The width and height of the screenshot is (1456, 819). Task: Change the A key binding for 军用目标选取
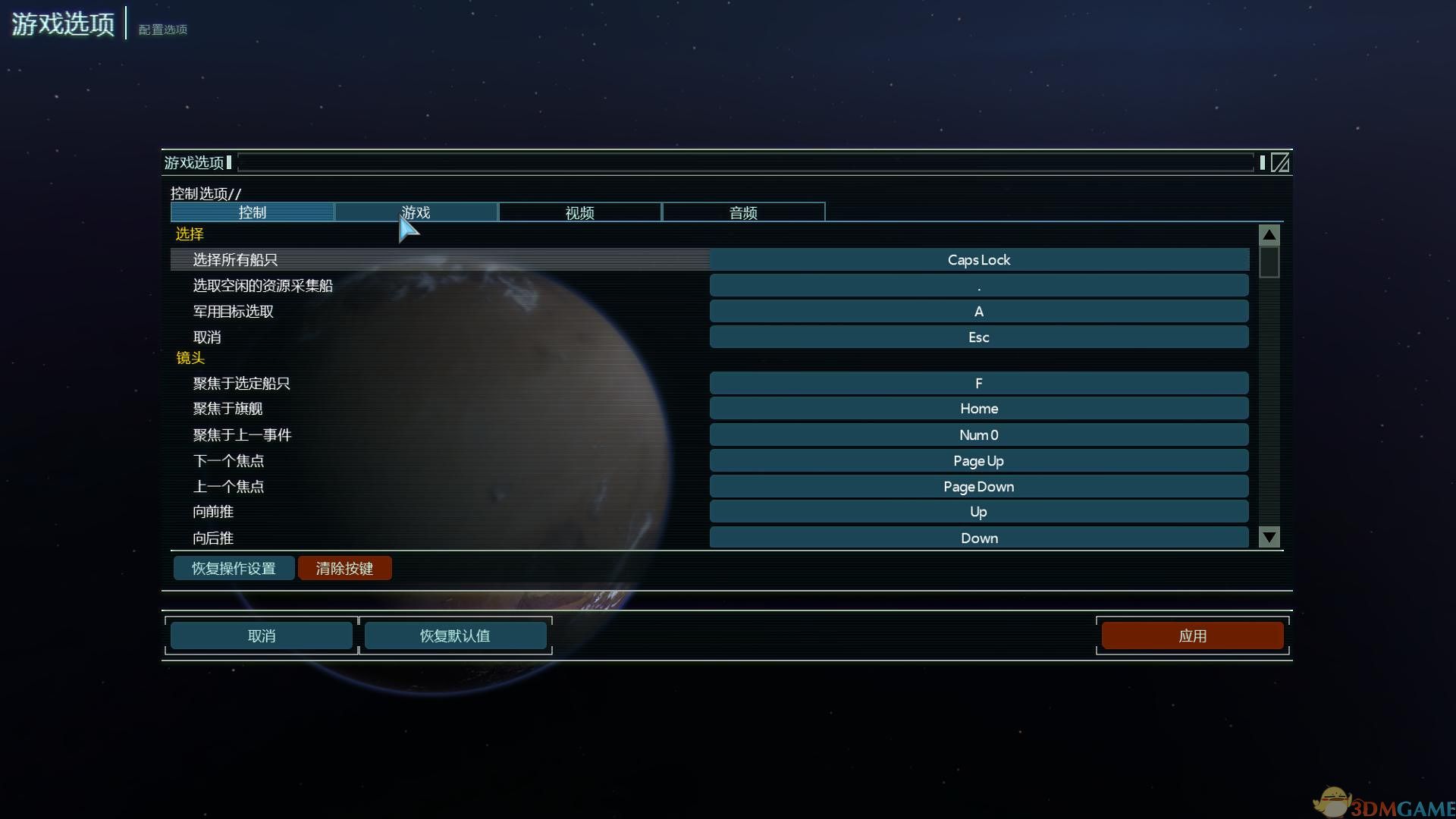pos(978,312)
